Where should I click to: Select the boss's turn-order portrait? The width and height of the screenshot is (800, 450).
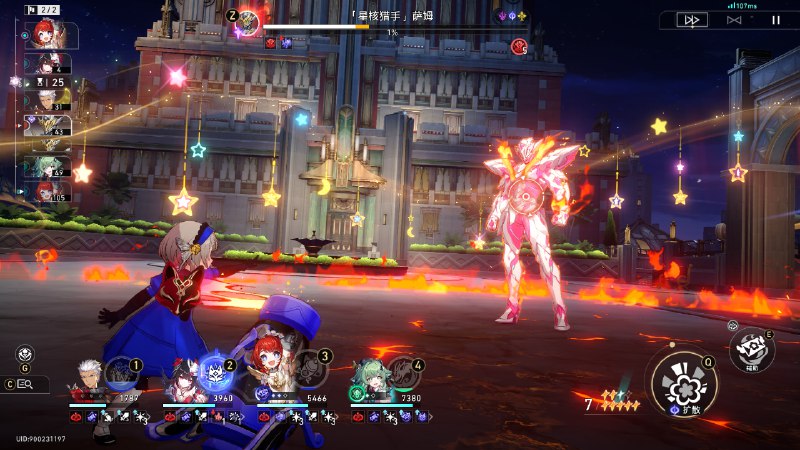pos(47,127)
